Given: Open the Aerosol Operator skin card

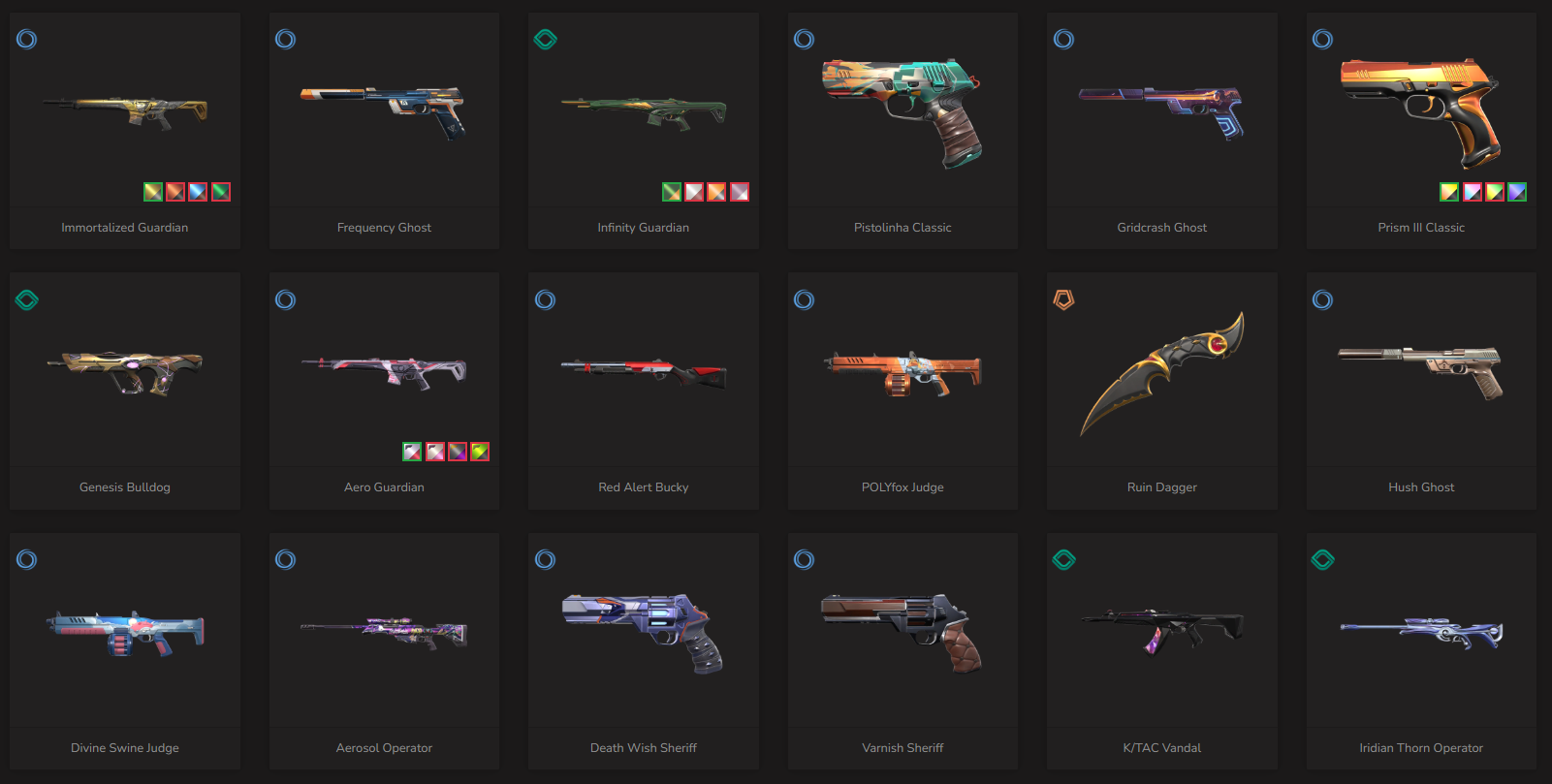Looking at the screenshot, I should [384, 638].
